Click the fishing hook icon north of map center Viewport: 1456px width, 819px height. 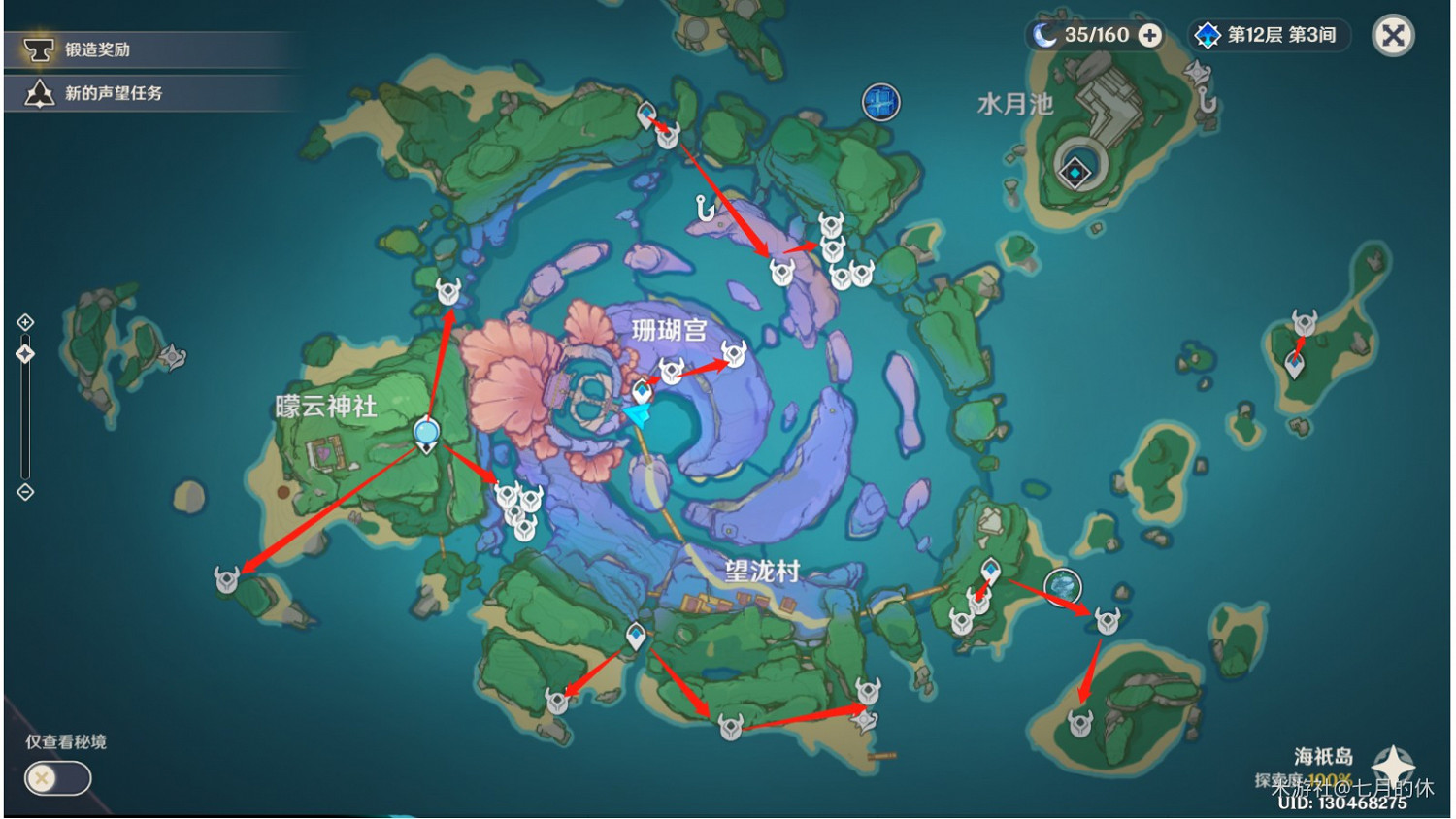(703, 206)
